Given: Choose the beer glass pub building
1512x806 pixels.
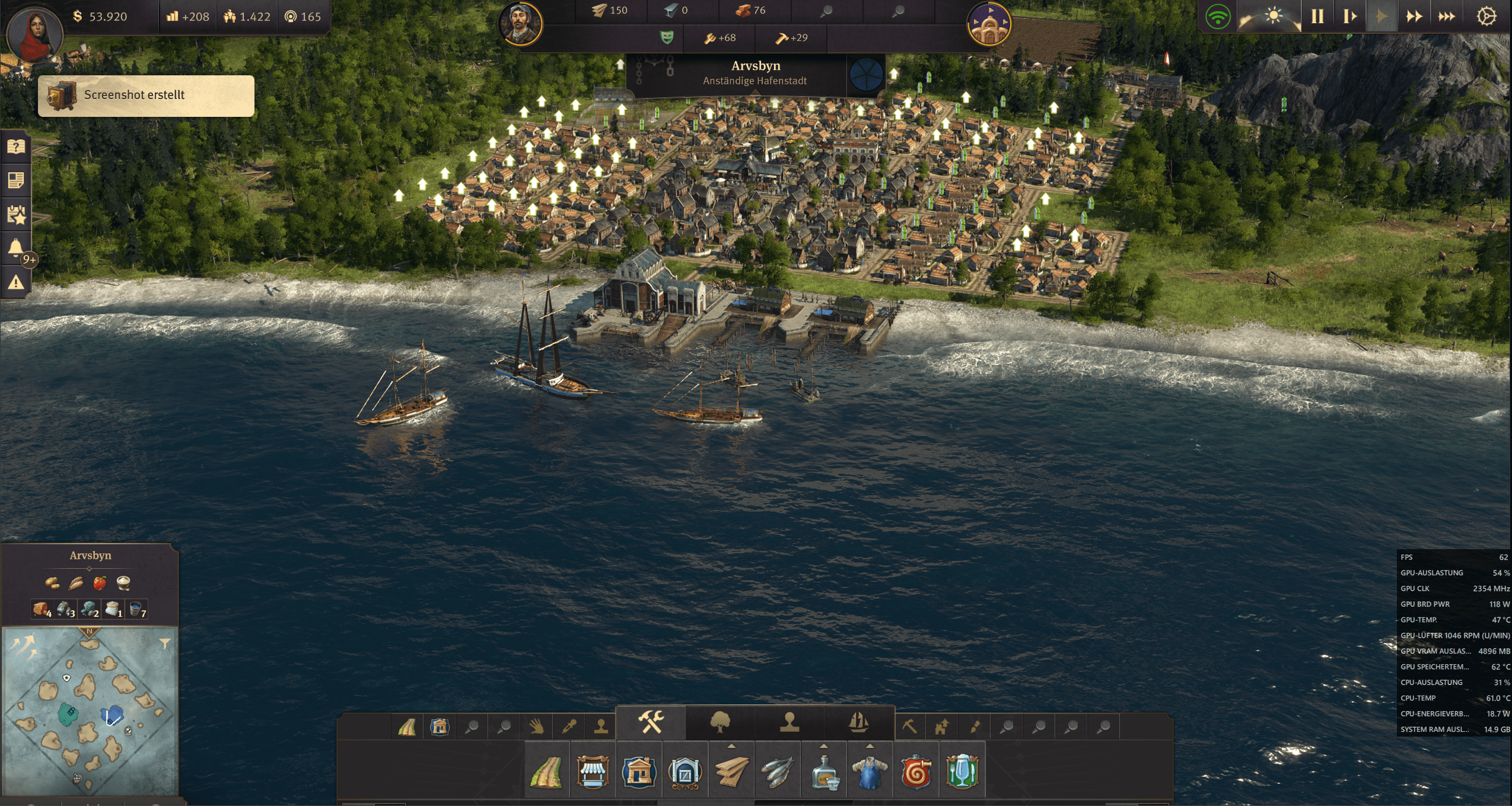Looking at the screenshot, I should [962, 772].
